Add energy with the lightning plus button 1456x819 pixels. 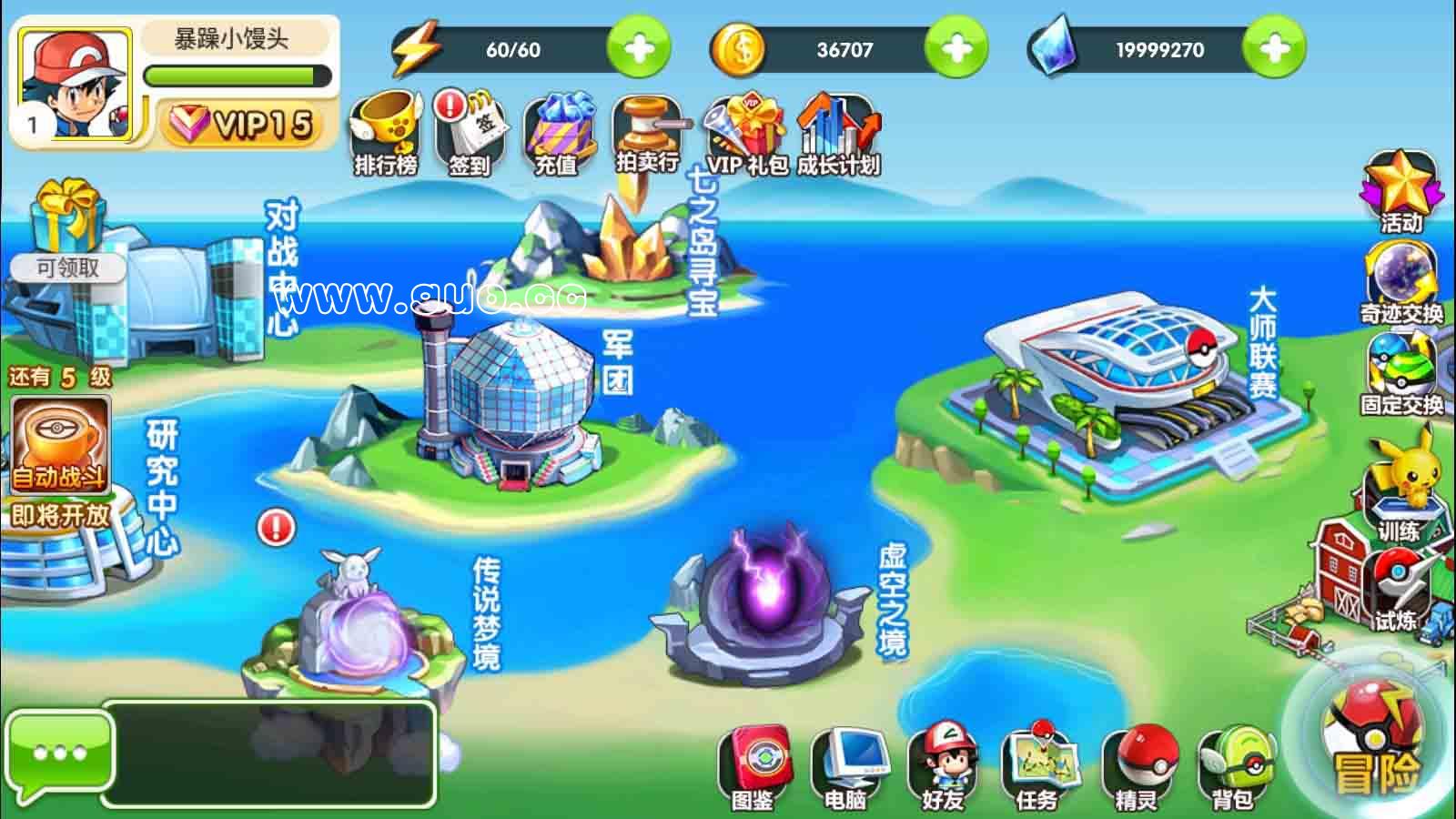[638, 48]
